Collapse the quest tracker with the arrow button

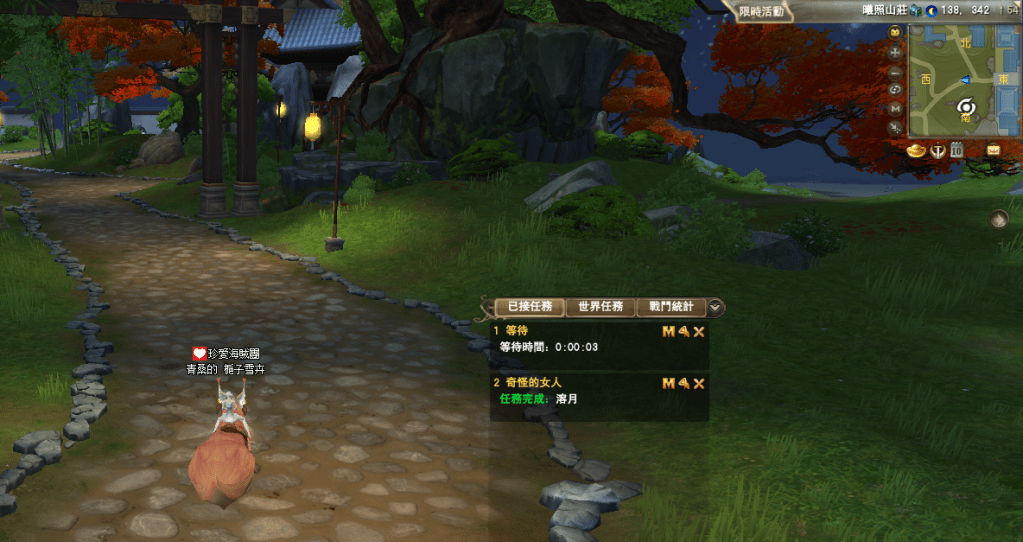click(717, 308)
